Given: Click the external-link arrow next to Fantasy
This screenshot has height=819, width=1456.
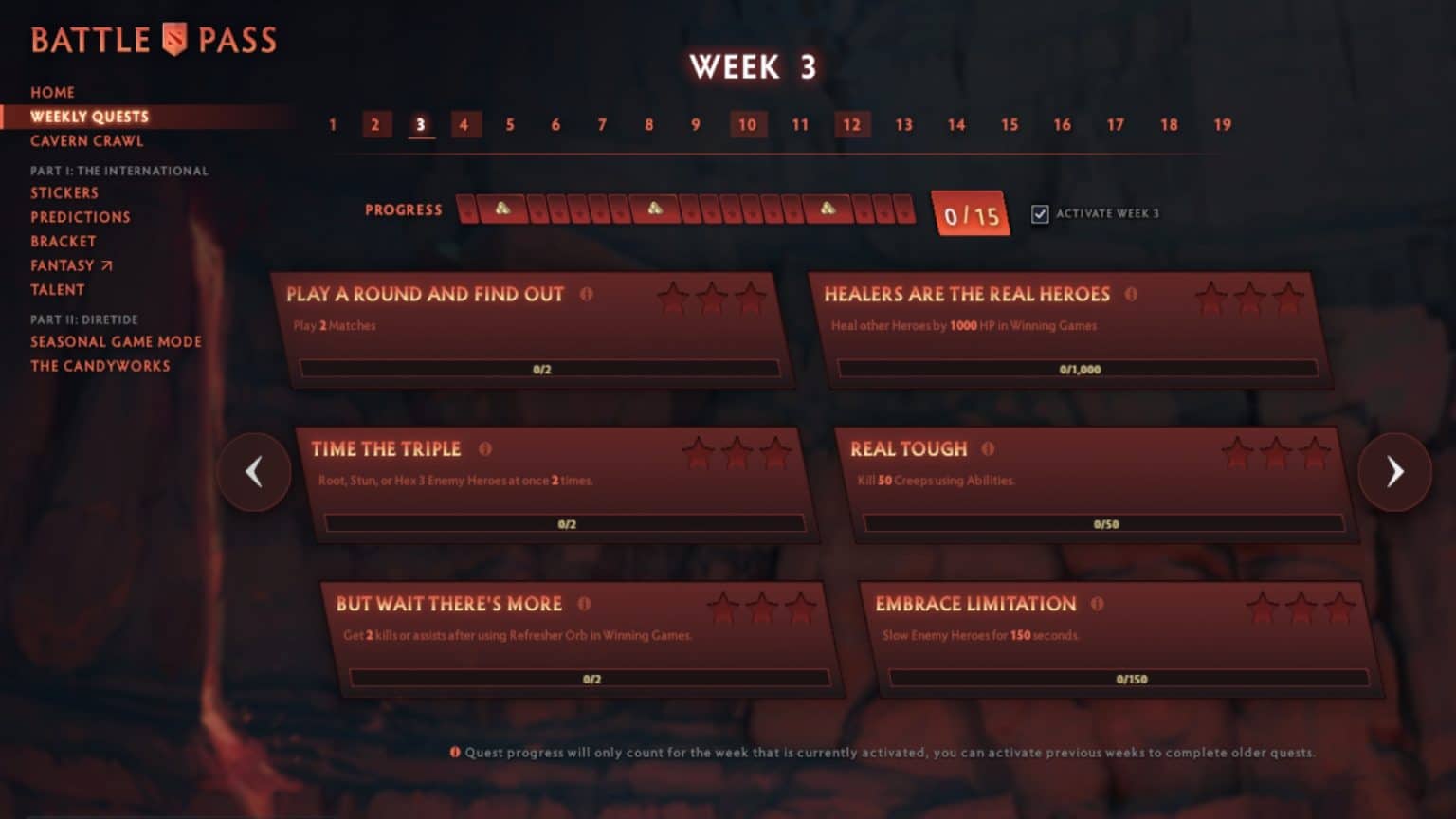Looking at the screenshot, I should pos(107,265).
